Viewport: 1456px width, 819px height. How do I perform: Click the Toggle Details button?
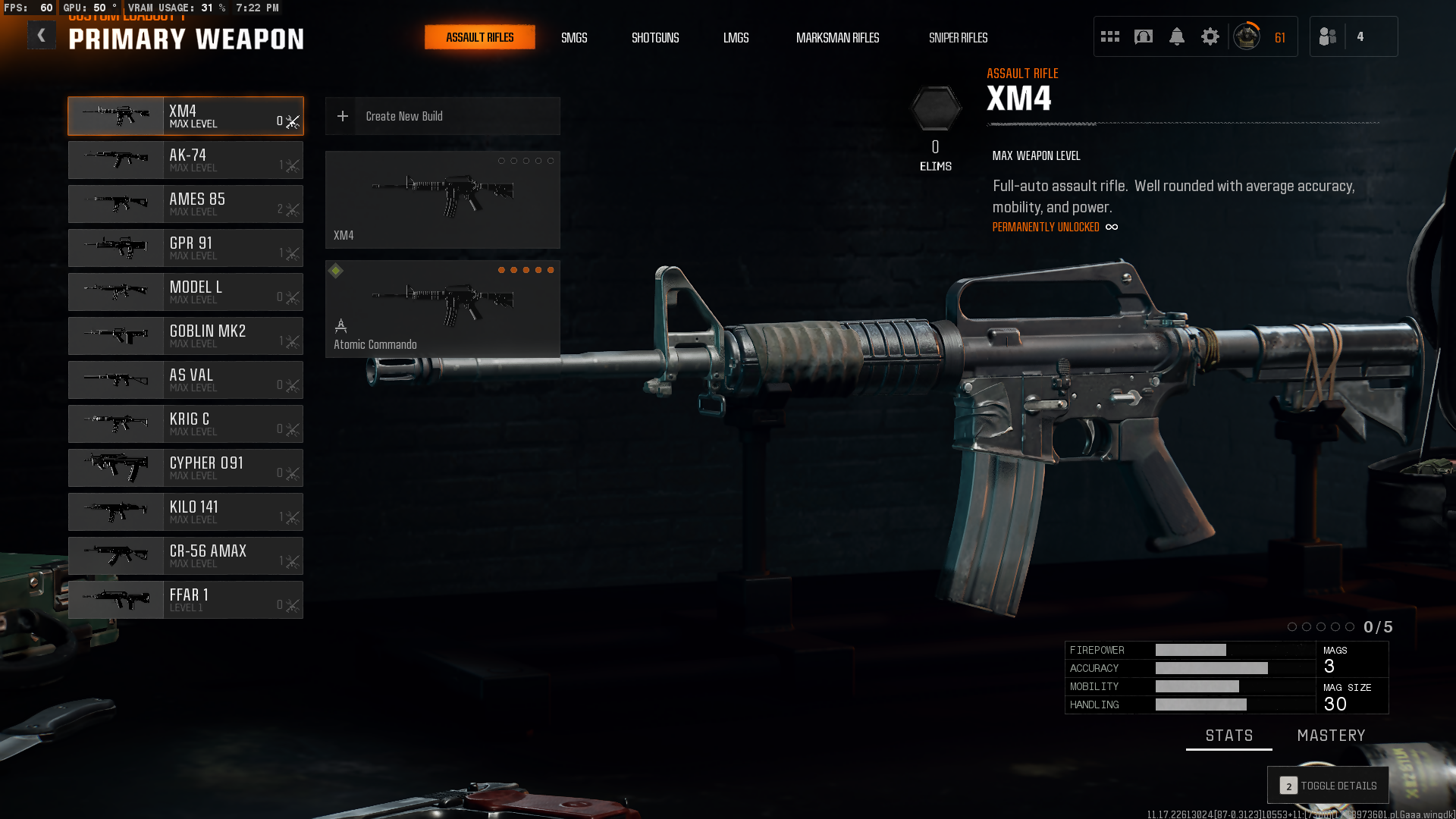point(1329,786)
